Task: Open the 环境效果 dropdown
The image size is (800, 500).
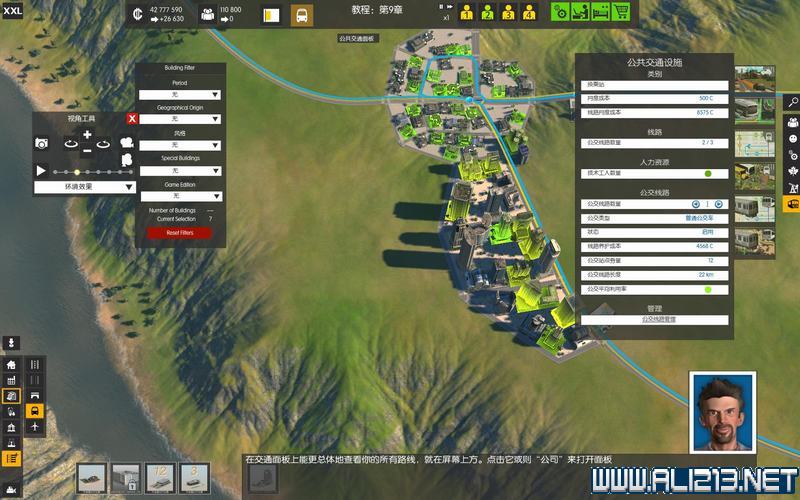Action: pyautogui.click(x=86, y=187)
